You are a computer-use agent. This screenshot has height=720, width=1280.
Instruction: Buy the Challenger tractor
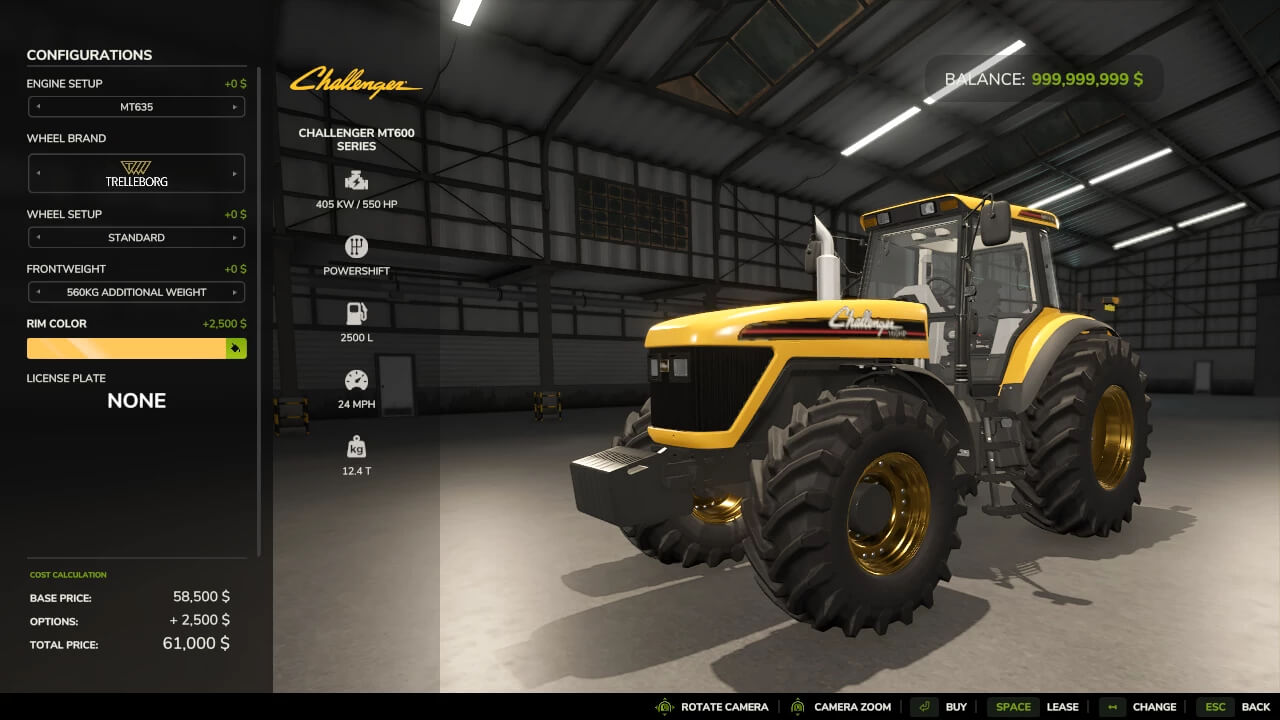pyautogui.click(x=939, y=707)
